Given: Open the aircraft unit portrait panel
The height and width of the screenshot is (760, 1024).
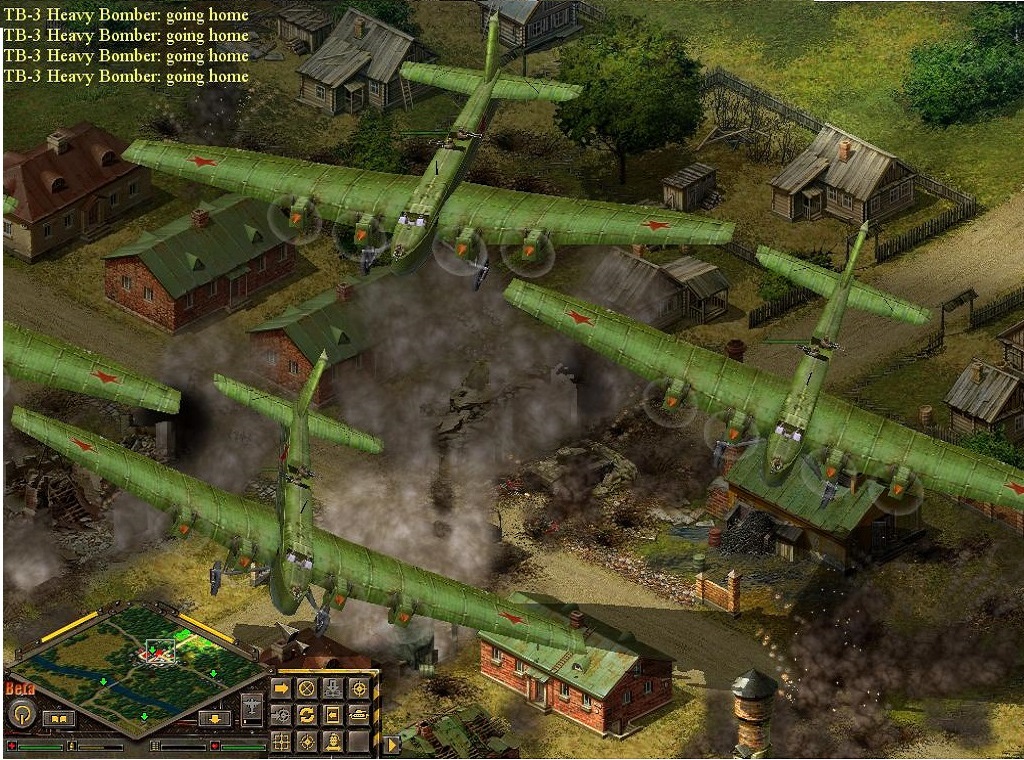Looking at the screenshot, I should [x=253, y=709].
